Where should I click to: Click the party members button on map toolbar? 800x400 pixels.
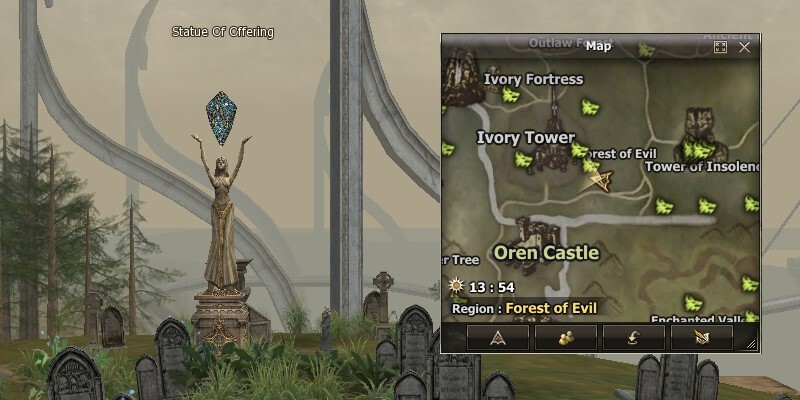point(565,338)
